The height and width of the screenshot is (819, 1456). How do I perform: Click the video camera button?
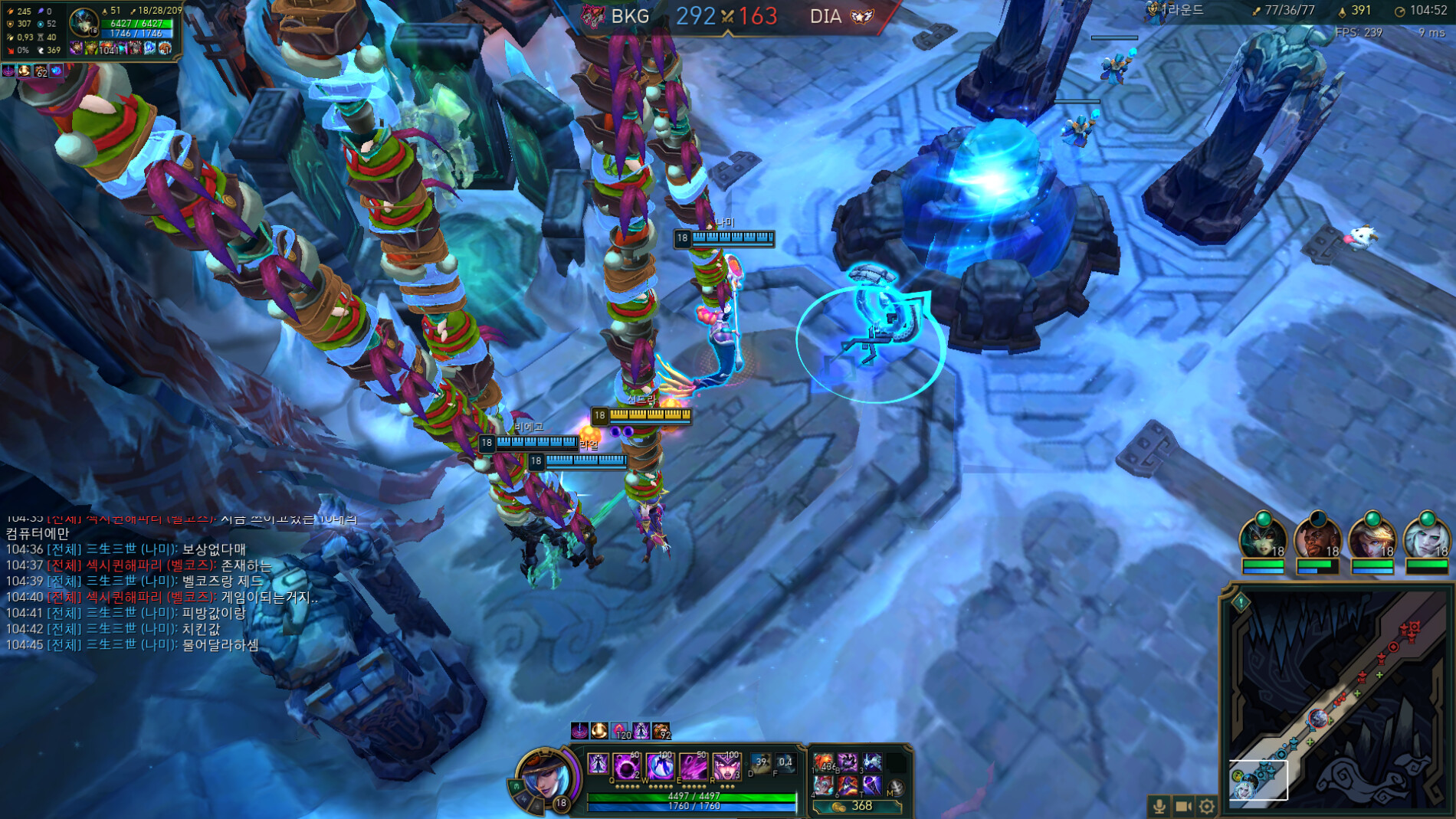tap(1183, 806)
